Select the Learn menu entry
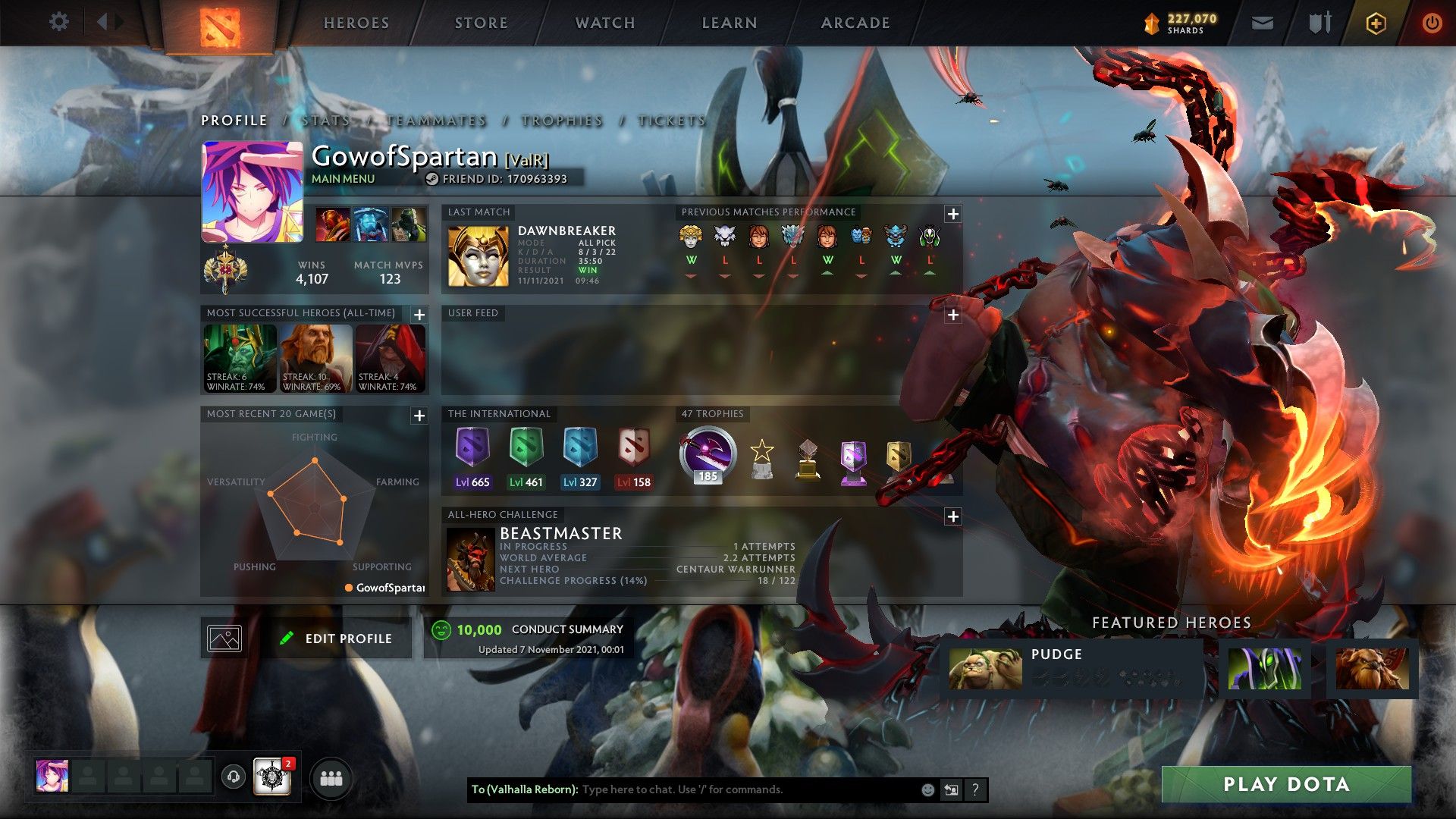Image resolution: width=1456 pixels, height=819 pixels. point(729,23)
